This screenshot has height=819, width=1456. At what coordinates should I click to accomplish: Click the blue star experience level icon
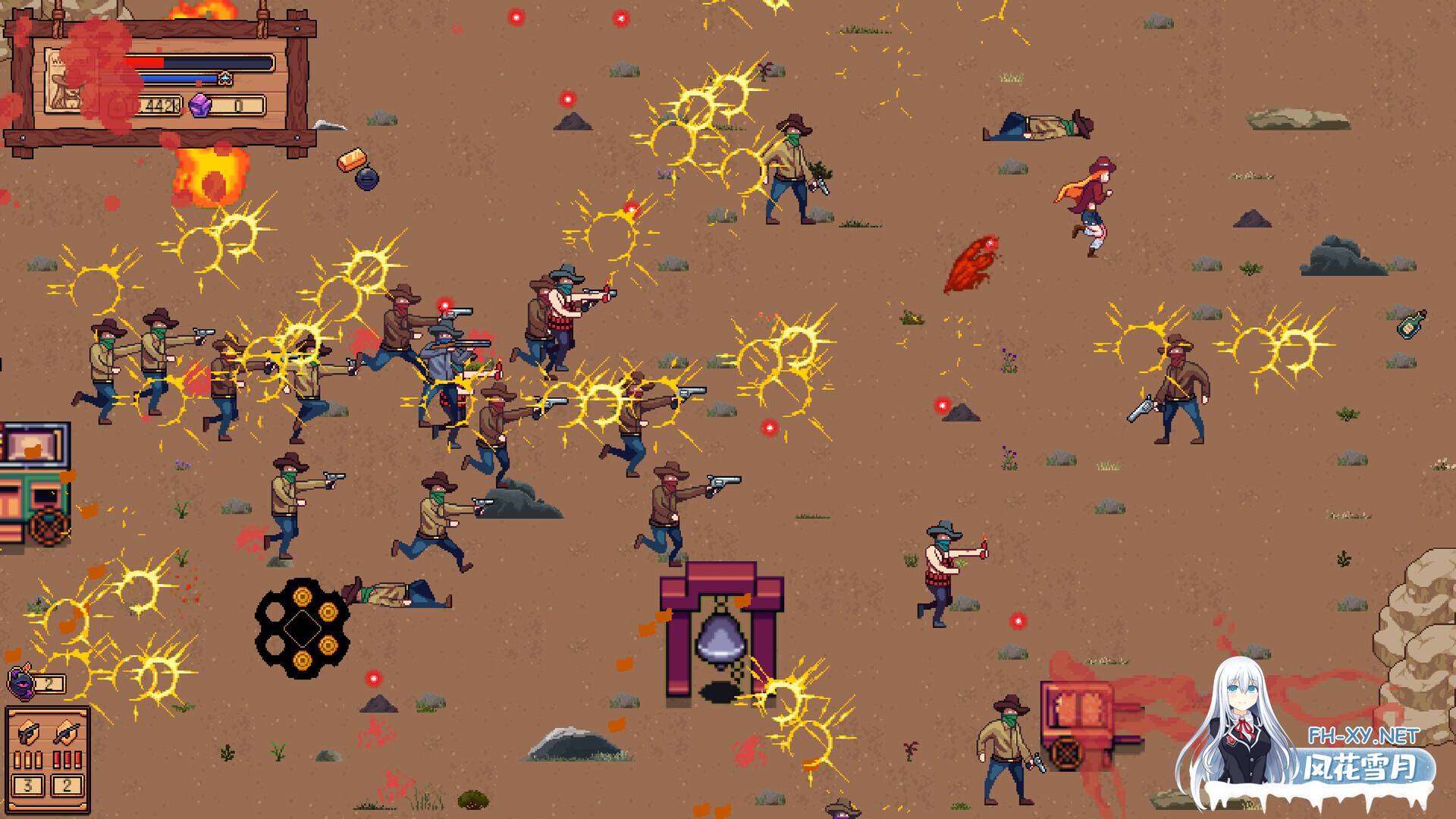pyautogui.click(x=225, y=79)
